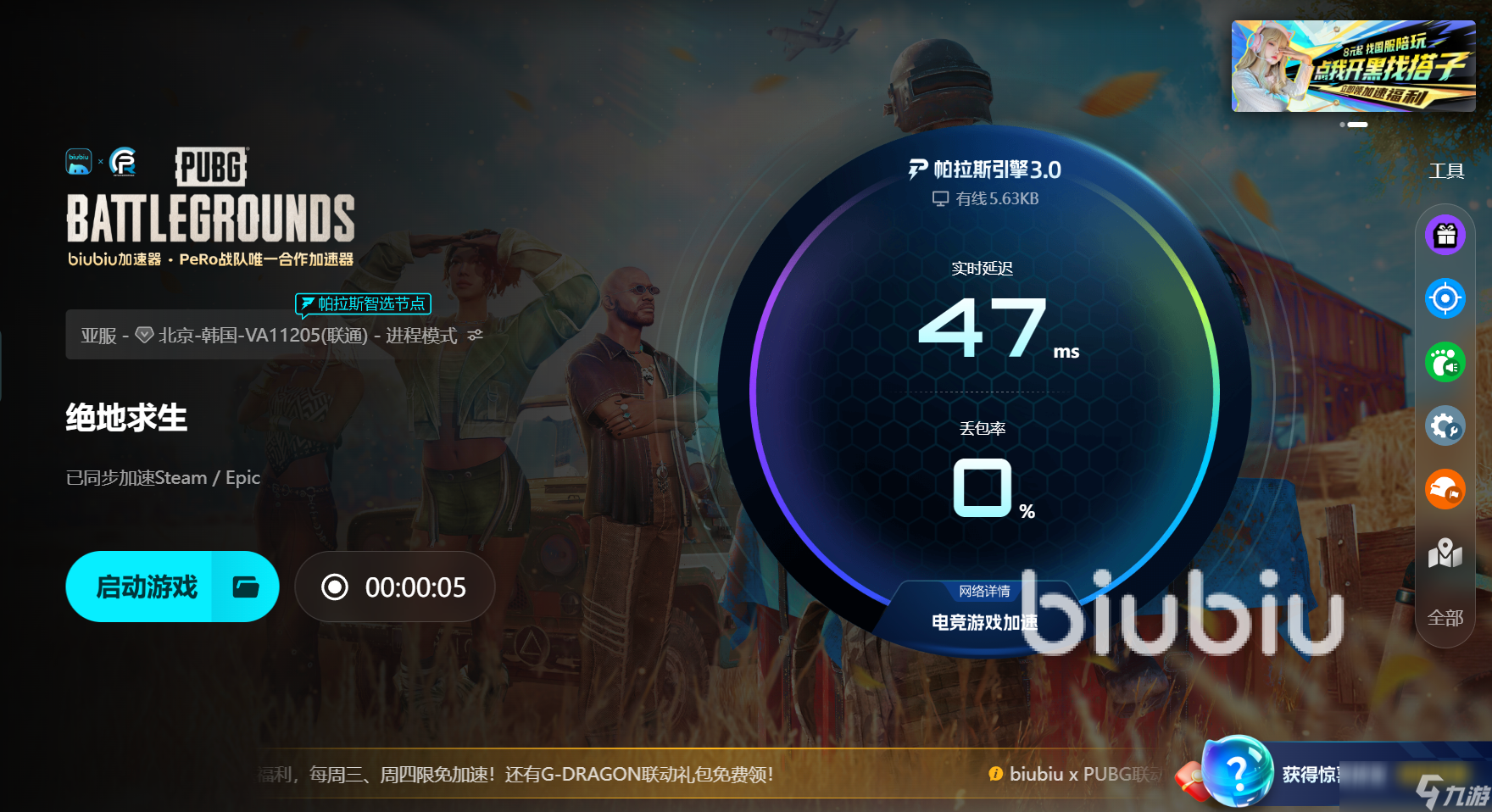Click the orange PUBG helmet tool icon
Viewport: 1492px width, 812px height.
point(1445,490)
